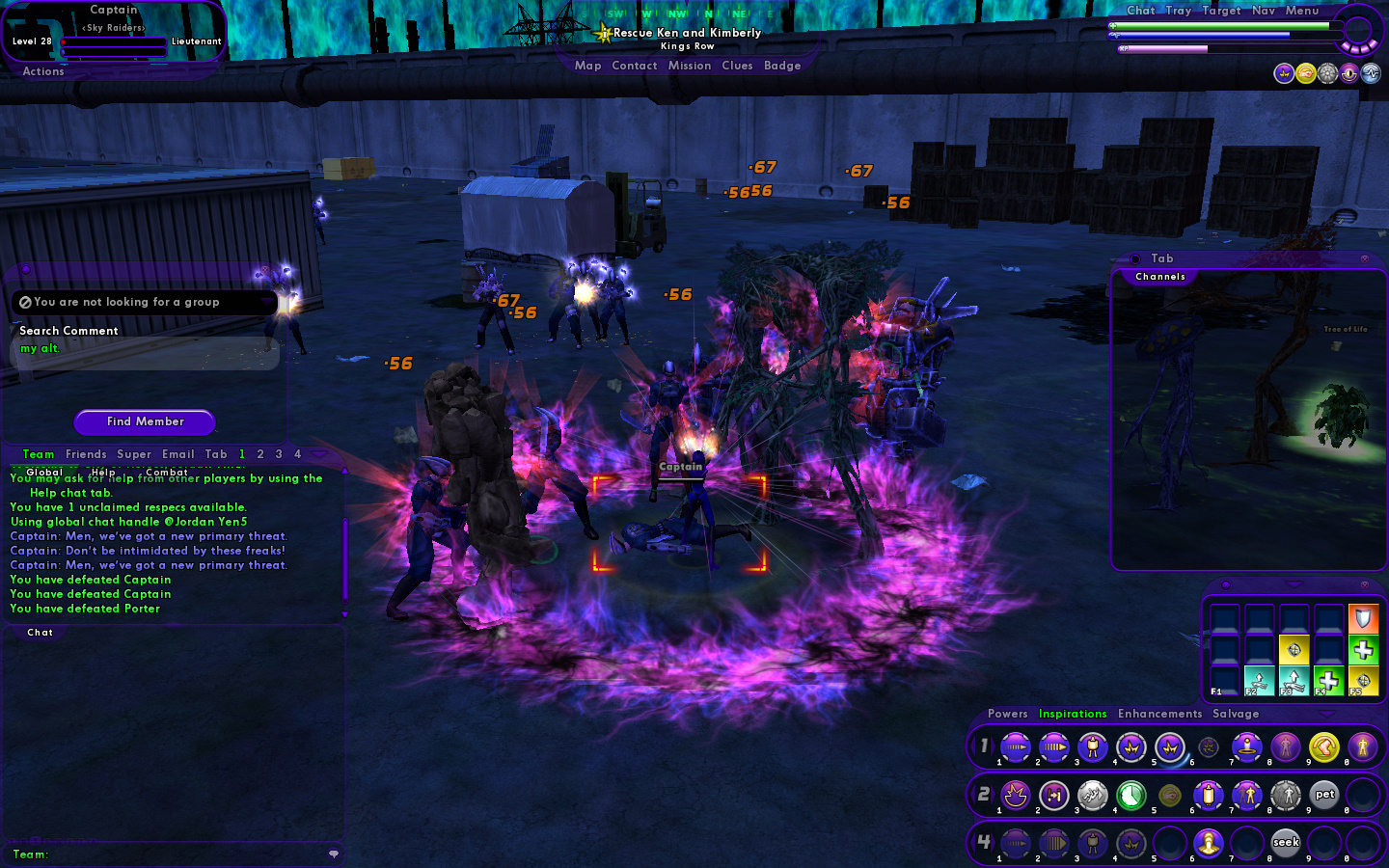The width and height of the screenshot is (1389, 868).
Task: Click the Find Member button
Action: pyautogui.click(x=145, y=421)
